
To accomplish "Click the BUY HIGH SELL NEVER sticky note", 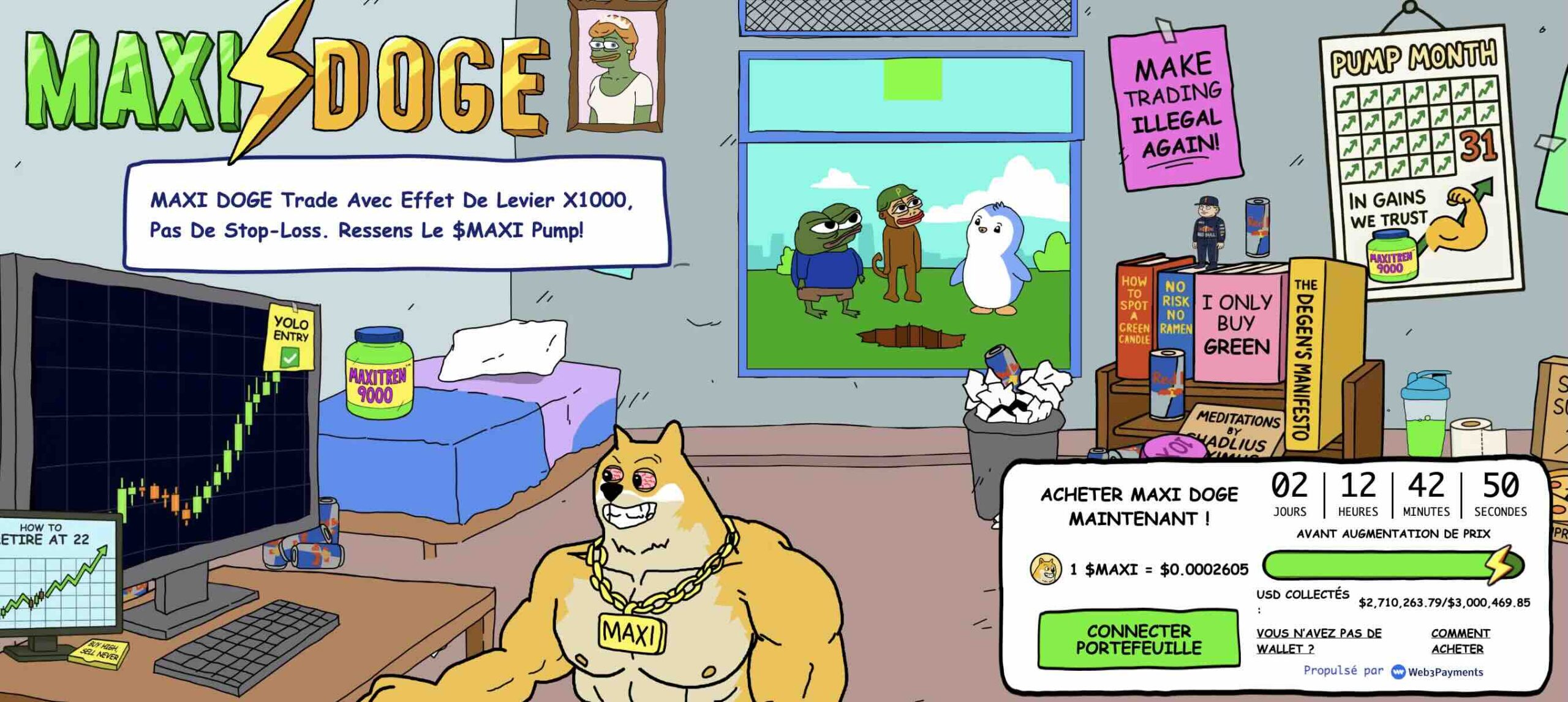I will tap(98, 654).
